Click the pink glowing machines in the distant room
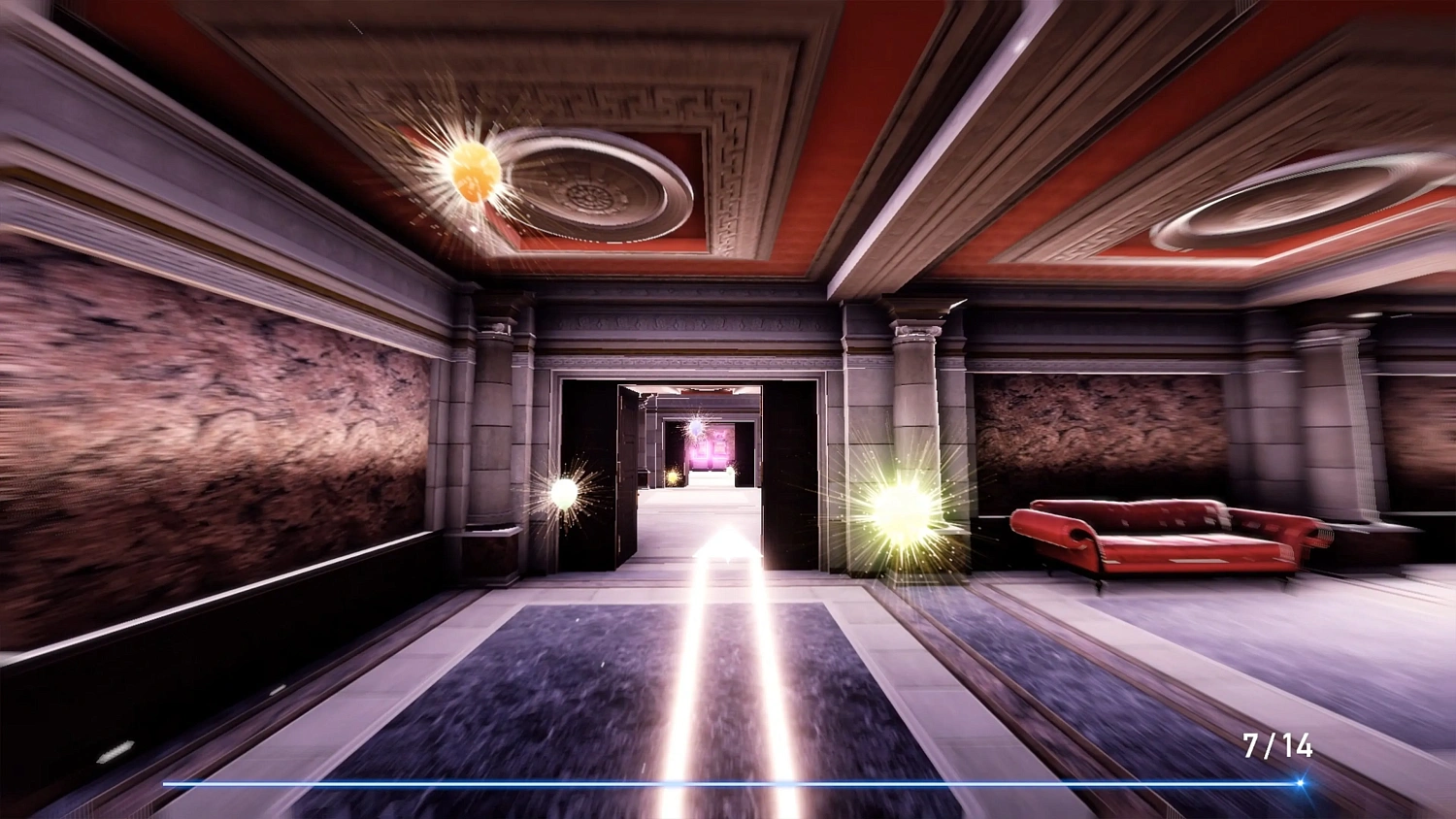The image size is (1456, 819). (711, 448)
